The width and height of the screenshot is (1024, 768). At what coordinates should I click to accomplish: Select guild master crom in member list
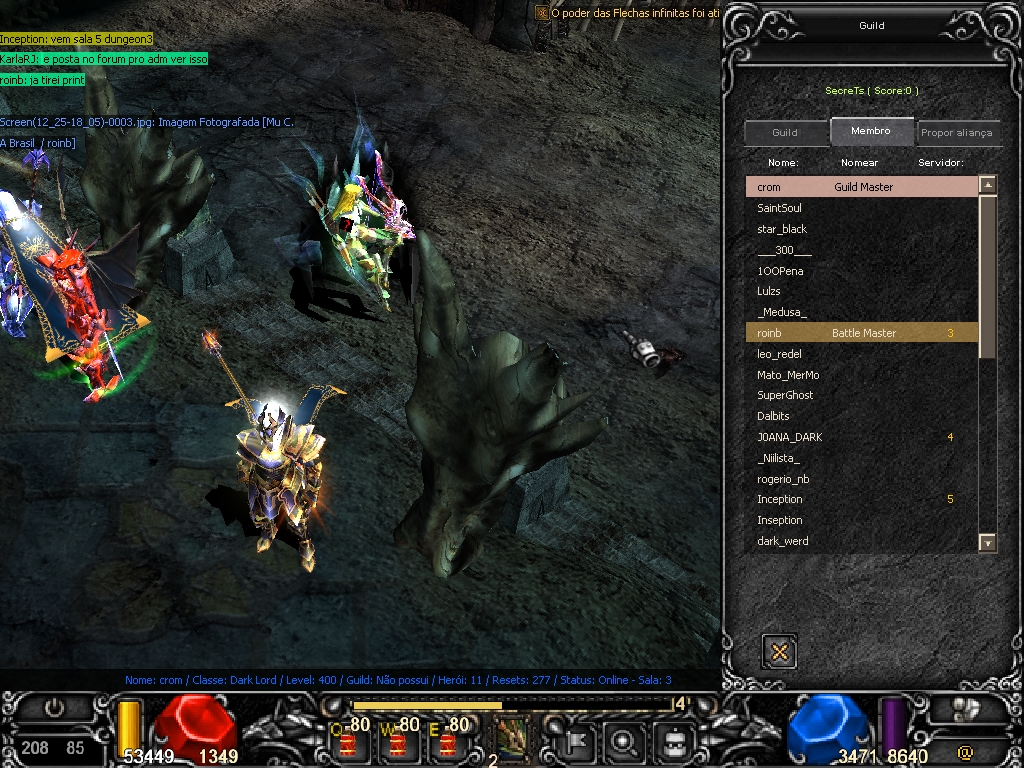point(860,187)
